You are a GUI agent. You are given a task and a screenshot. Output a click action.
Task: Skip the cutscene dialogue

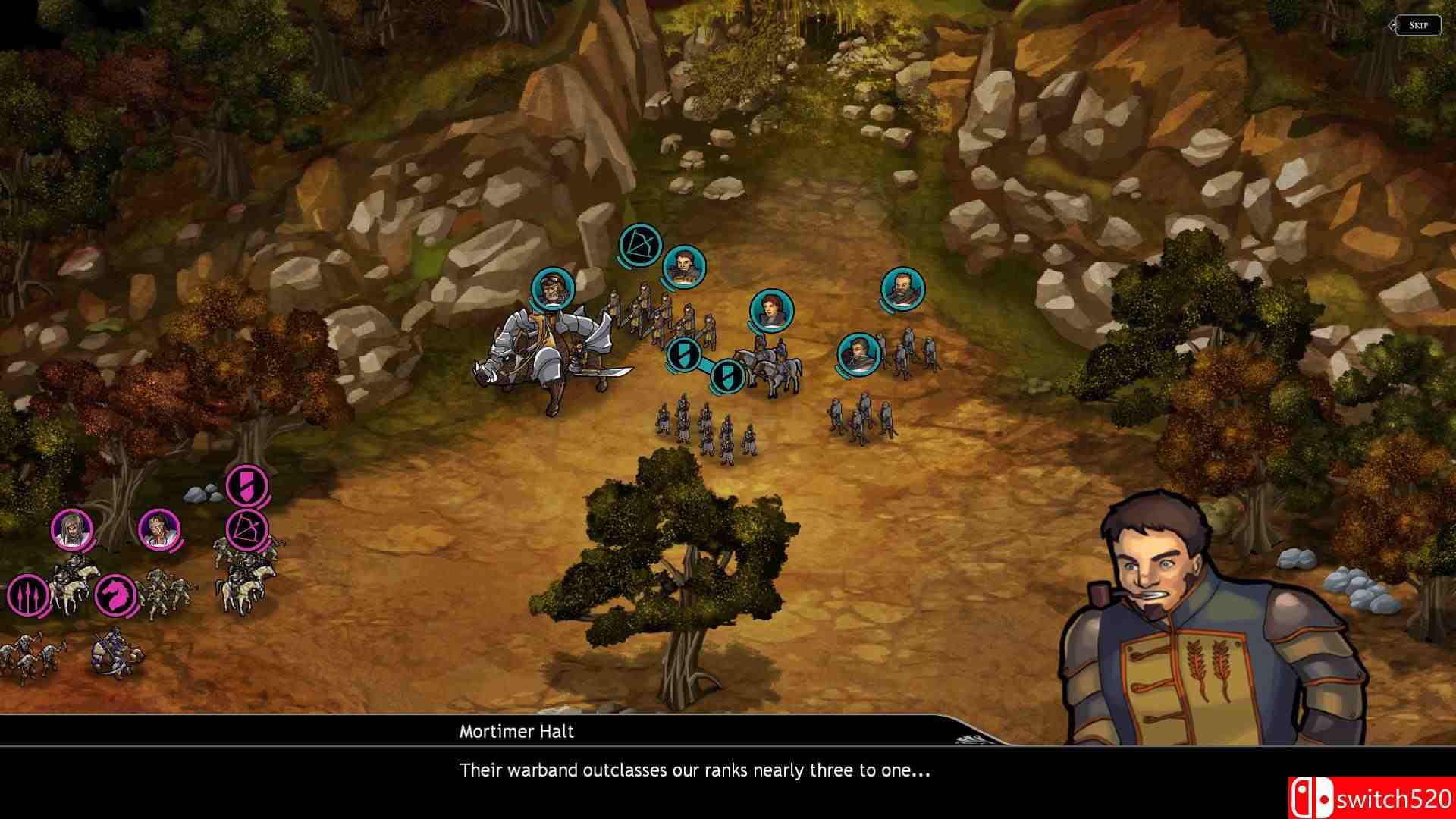click(1418, 25)
